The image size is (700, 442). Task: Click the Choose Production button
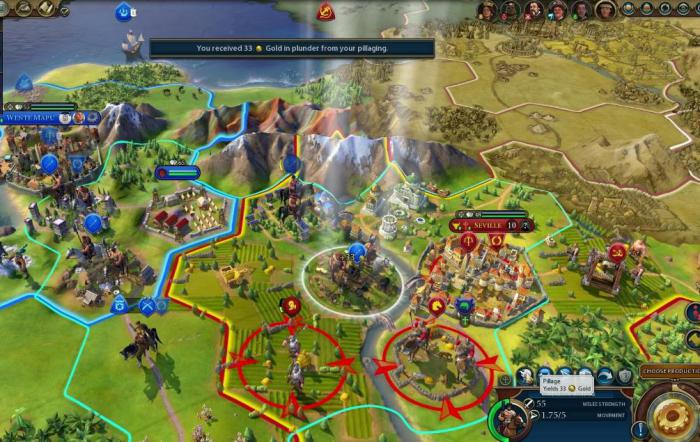click(669, 371)
